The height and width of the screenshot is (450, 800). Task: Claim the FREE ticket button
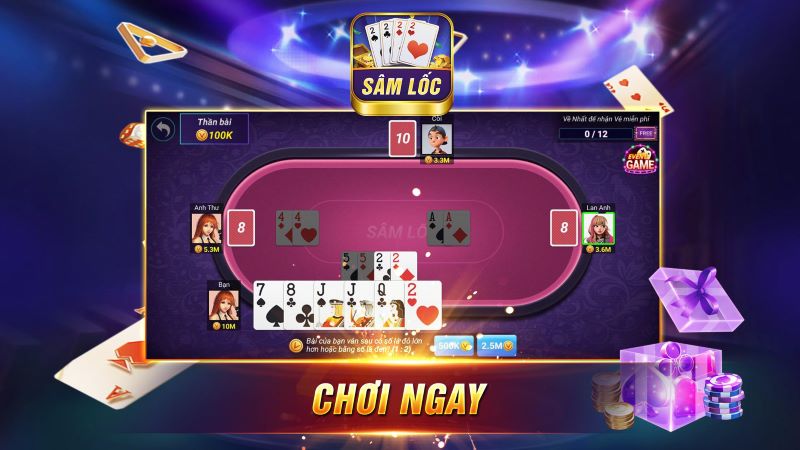(x=646, y=132)
